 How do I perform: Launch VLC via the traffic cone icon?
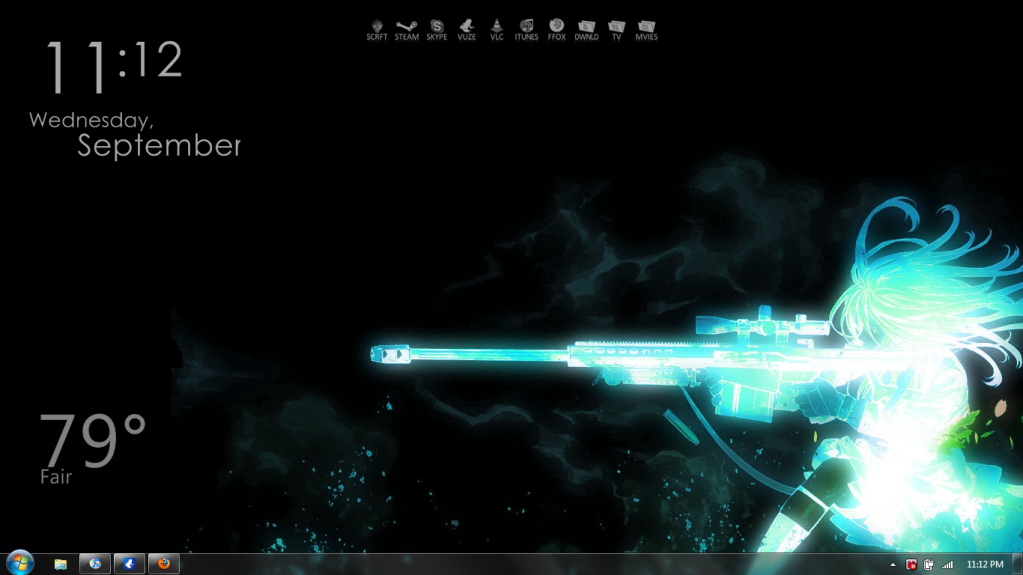(497, 29)
